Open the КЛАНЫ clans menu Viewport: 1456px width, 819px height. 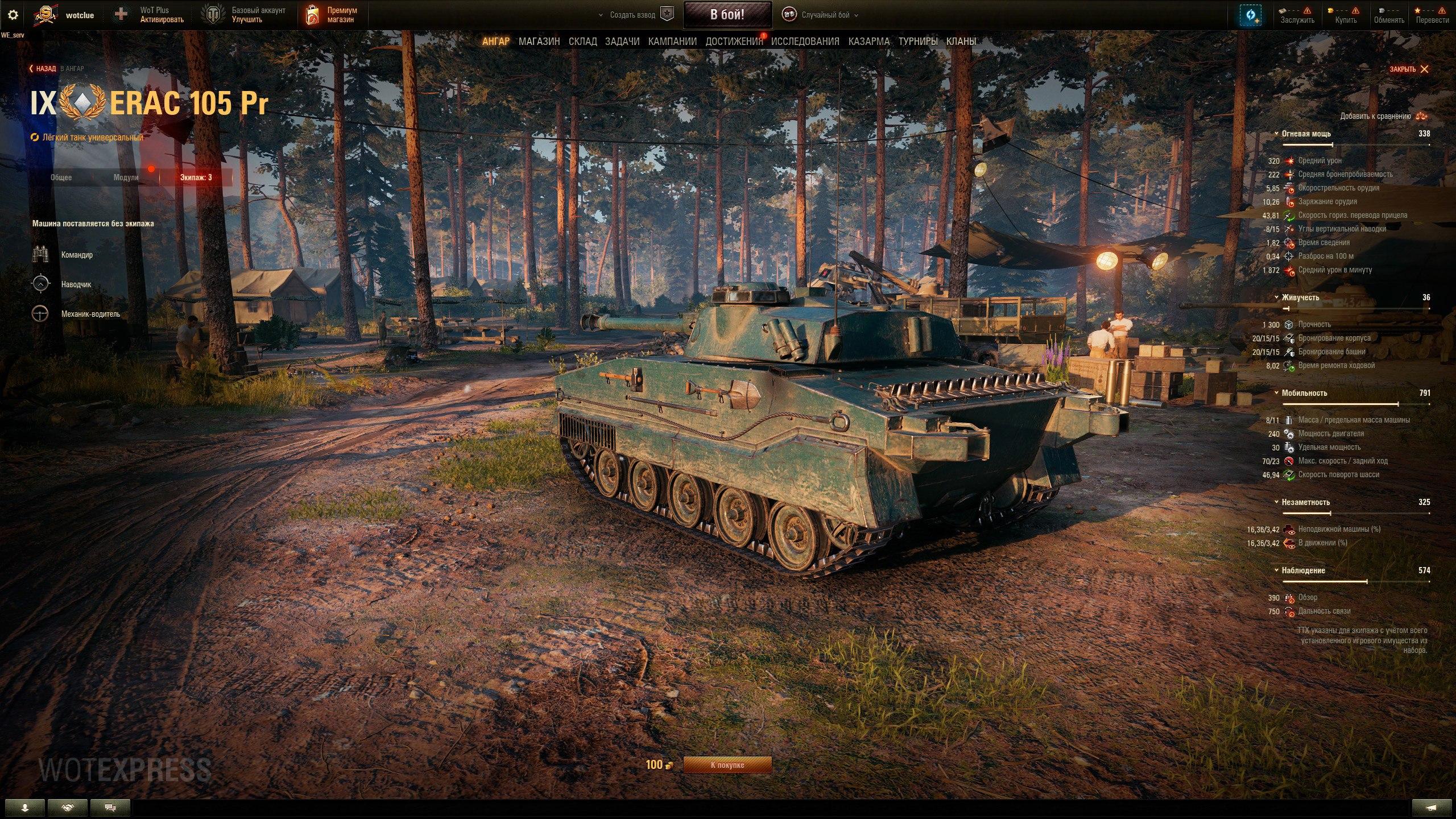click(961, 42)
